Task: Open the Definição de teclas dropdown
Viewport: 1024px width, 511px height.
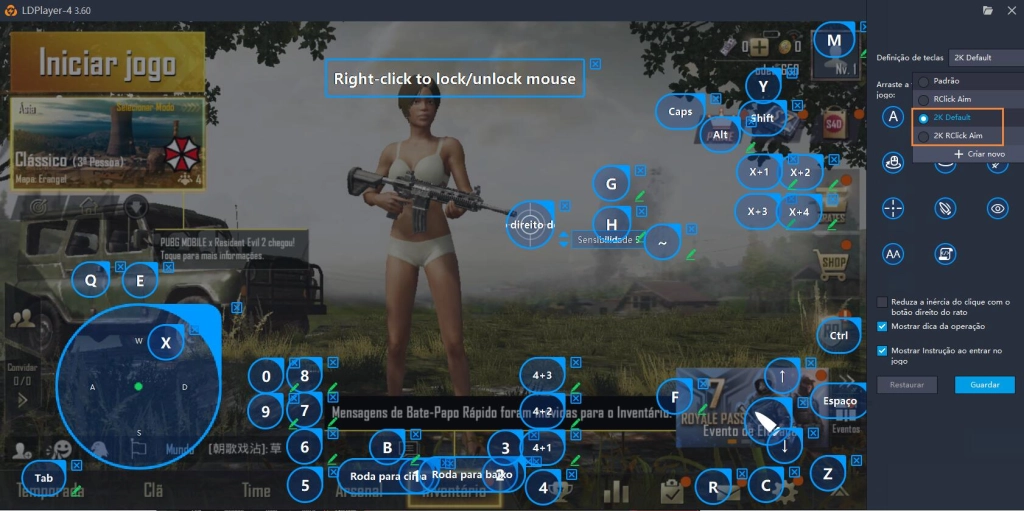Action: [x=983, y=58]
